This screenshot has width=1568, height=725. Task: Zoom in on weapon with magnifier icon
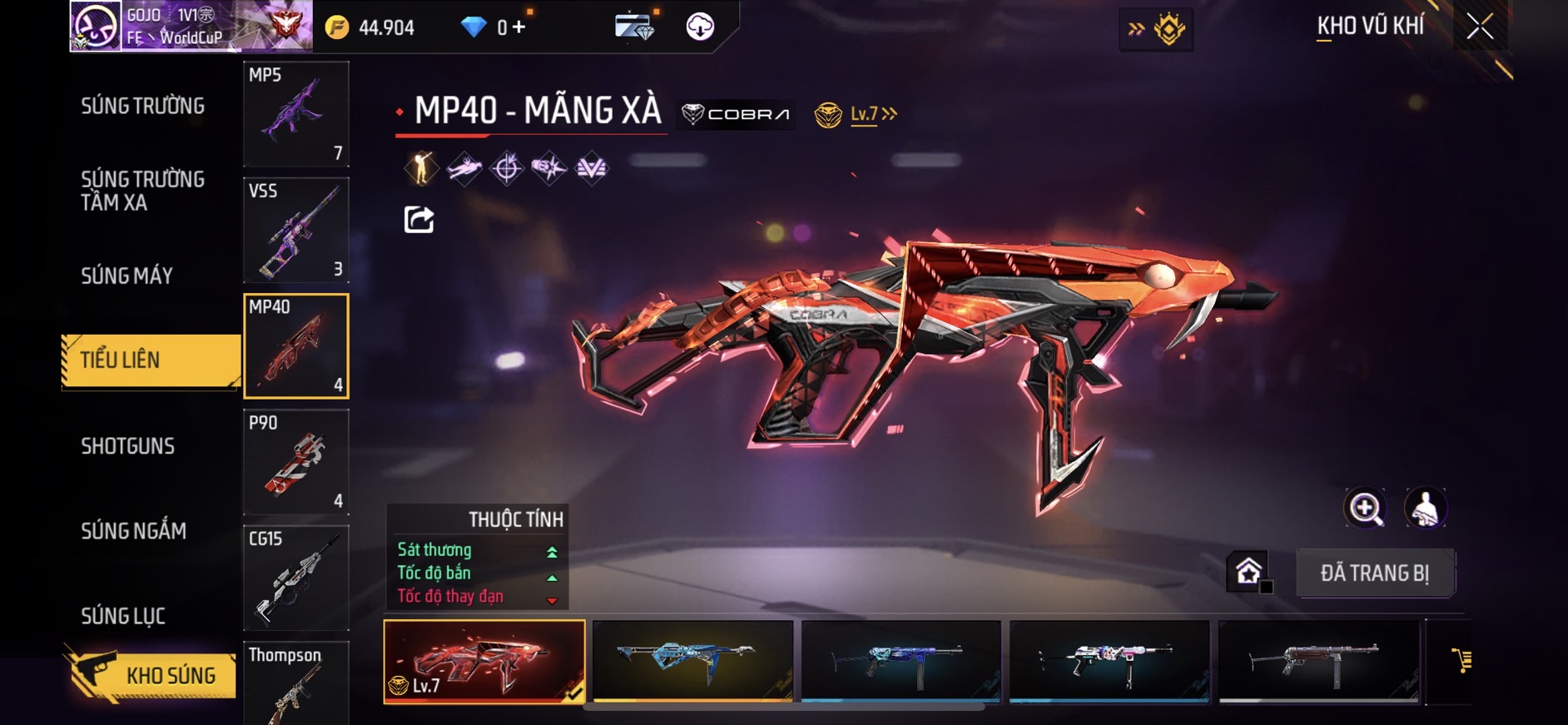pyautogui.click(x=1365, y=508)
